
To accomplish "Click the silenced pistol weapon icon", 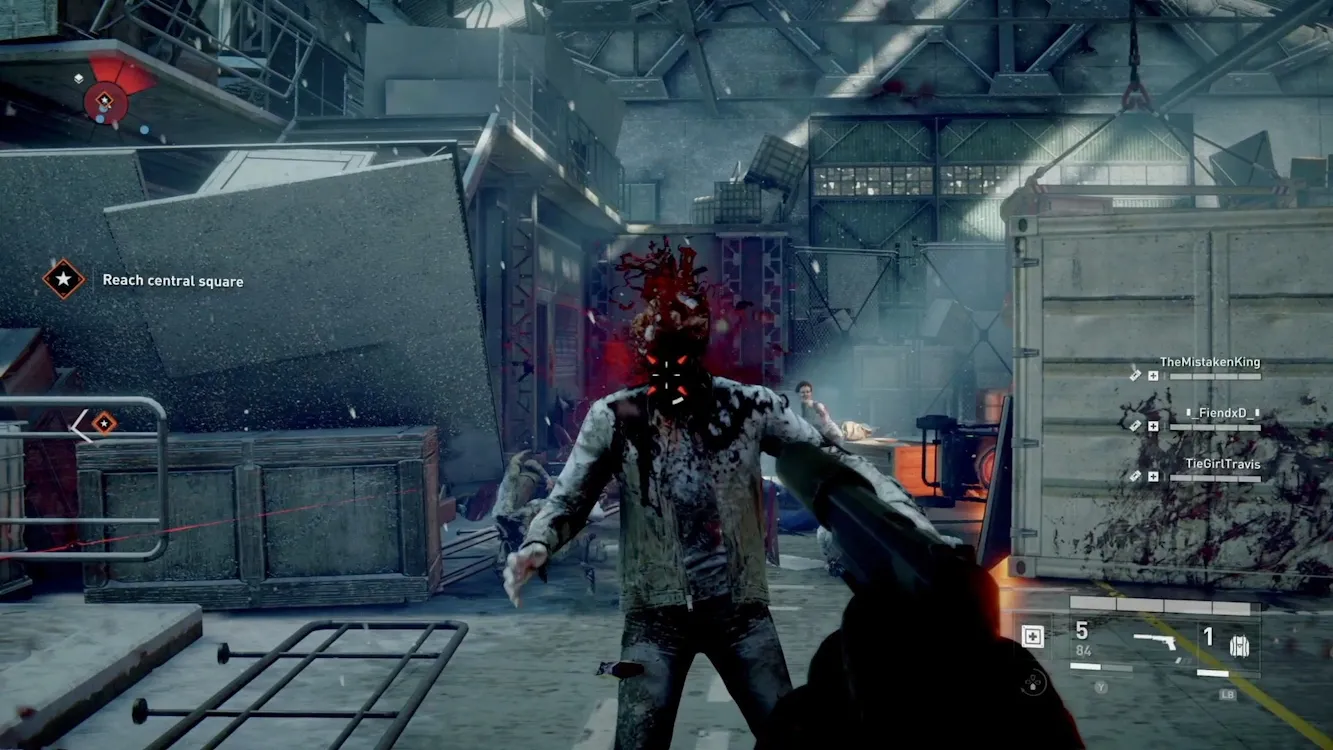I will [x=1155, y=641].
